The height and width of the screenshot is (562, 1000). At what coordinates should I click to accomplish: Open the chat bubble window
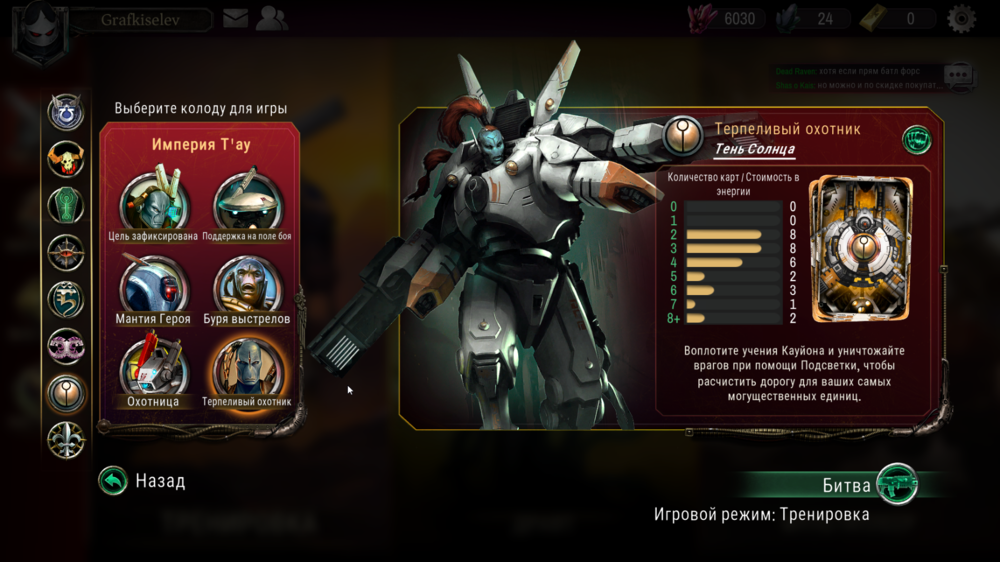[x=958, y=74]
